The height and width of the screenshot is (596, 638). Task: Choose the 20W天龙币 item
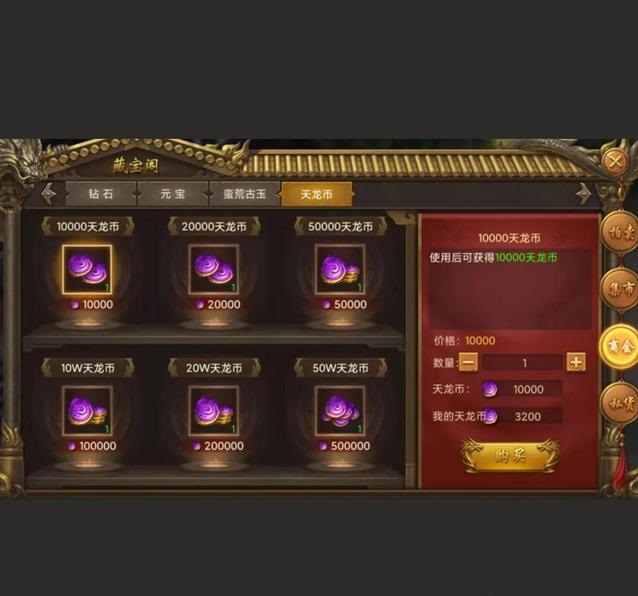point(213,410)
